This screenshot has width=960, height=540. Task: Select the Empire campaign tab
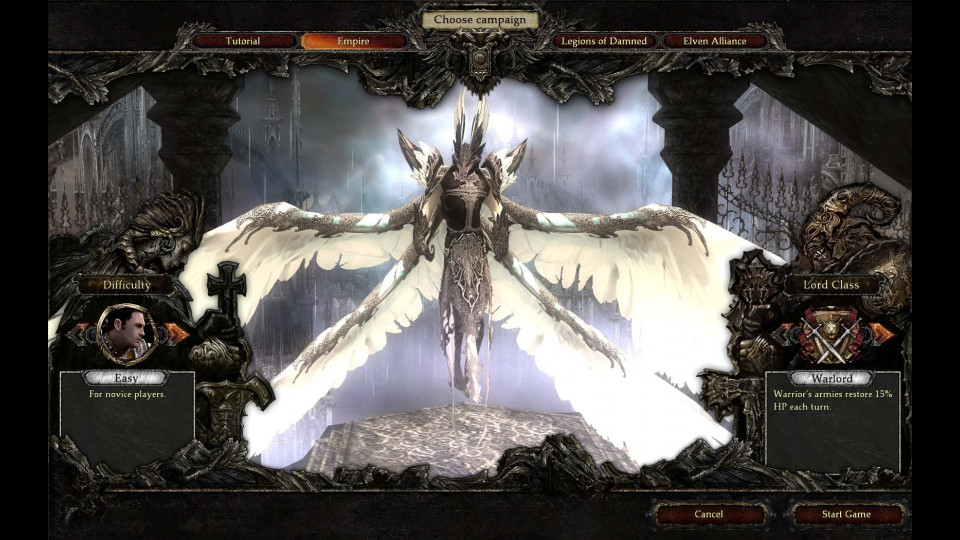tap(354, 41)
